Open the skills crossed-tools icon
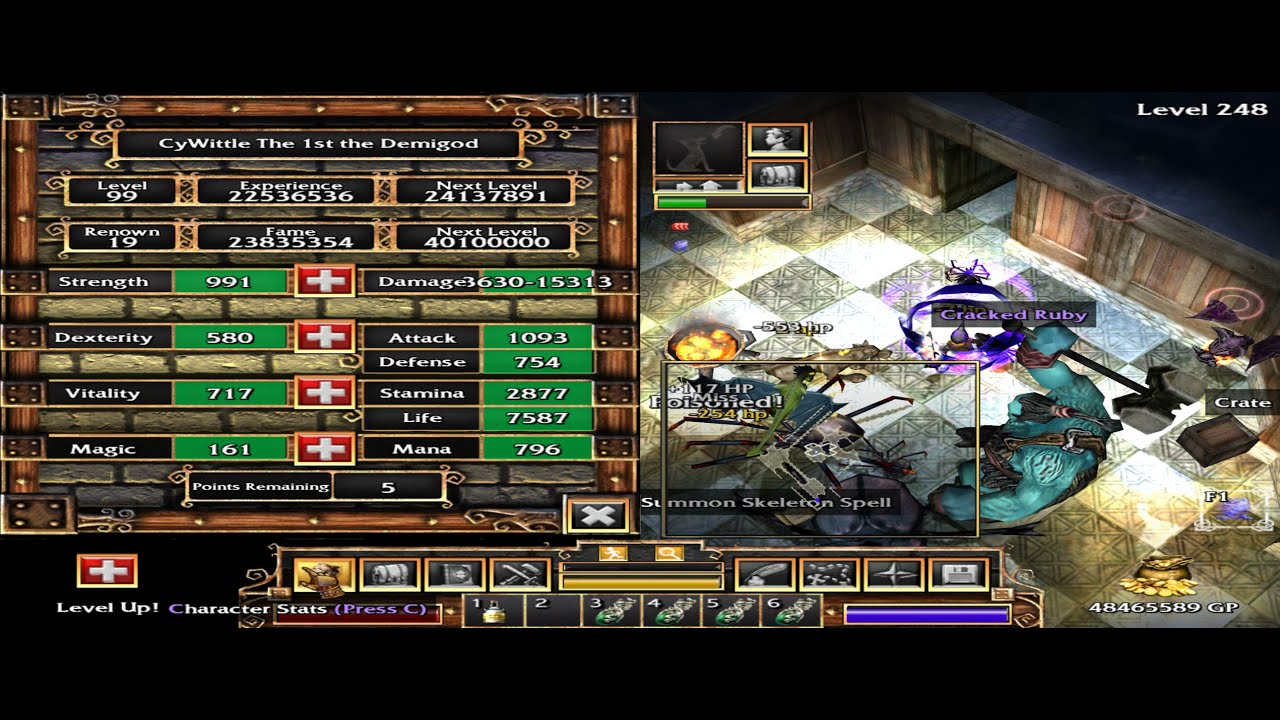Viewport: 1280px width, 720px height. click(x=520, y=575)
